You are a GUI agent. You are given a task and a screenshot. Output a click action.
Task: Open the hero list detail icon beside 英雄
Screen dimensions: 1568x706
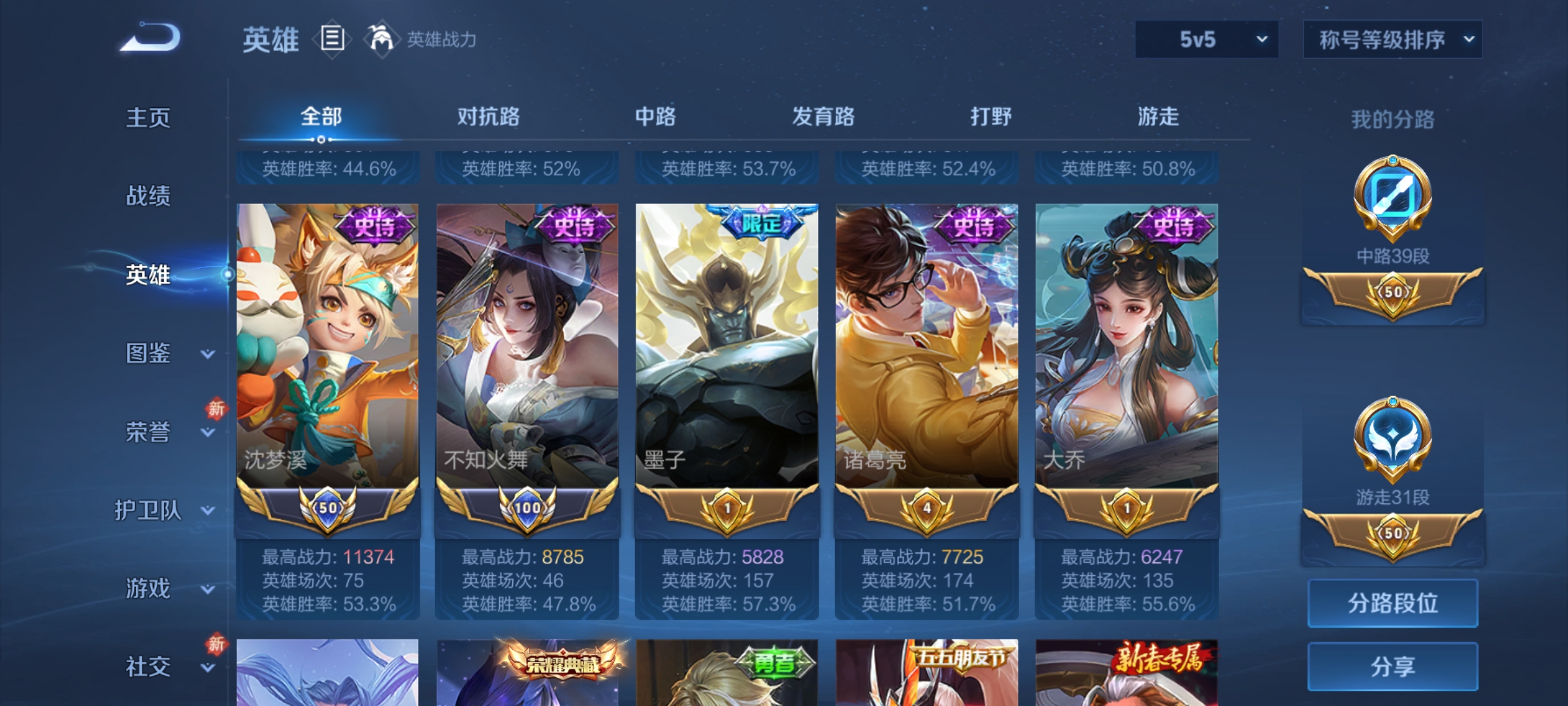pyautogui.click(x=332, y=41)
